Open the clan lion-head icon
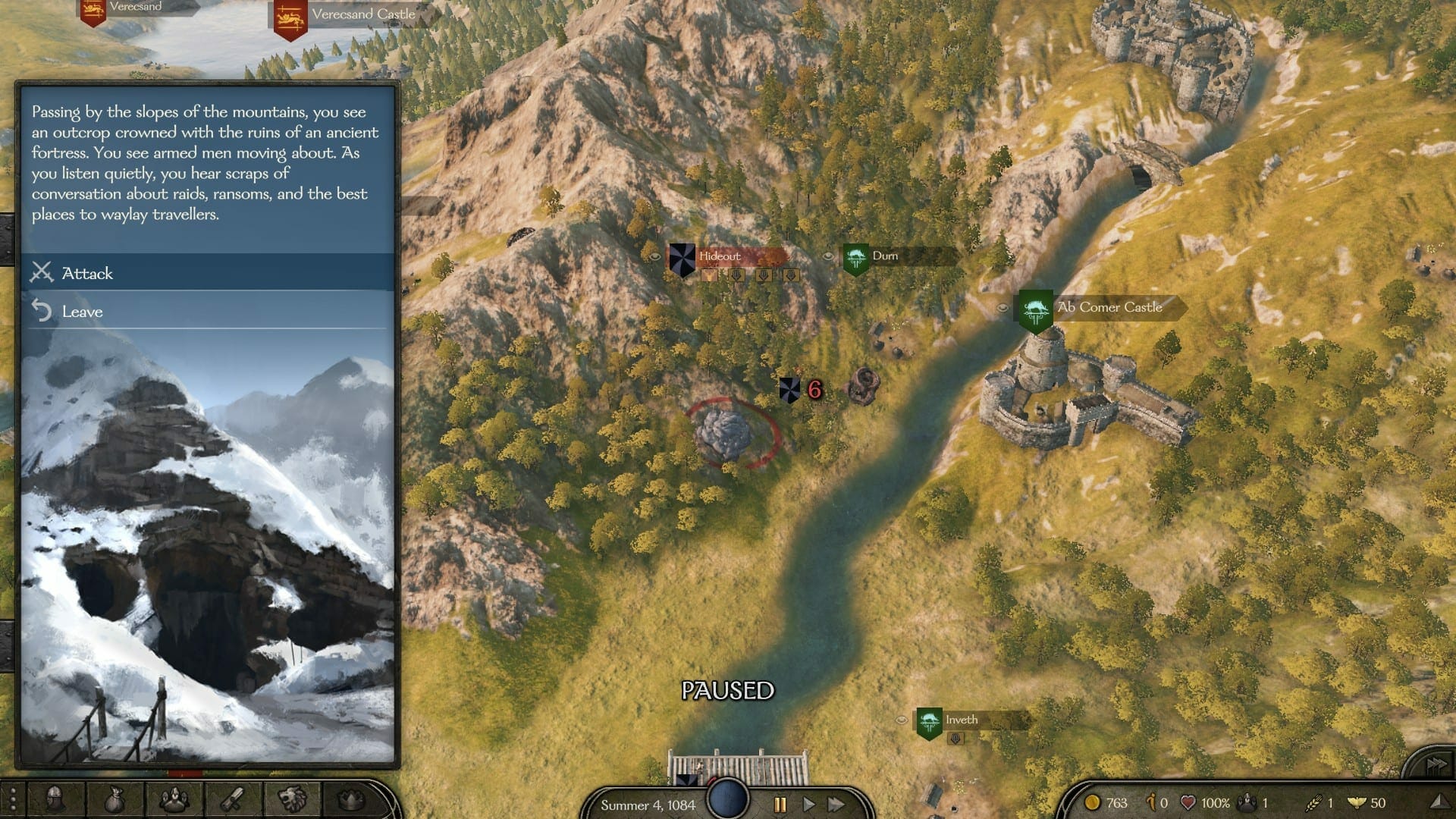 pyautogui.click(x=292, y=799)
